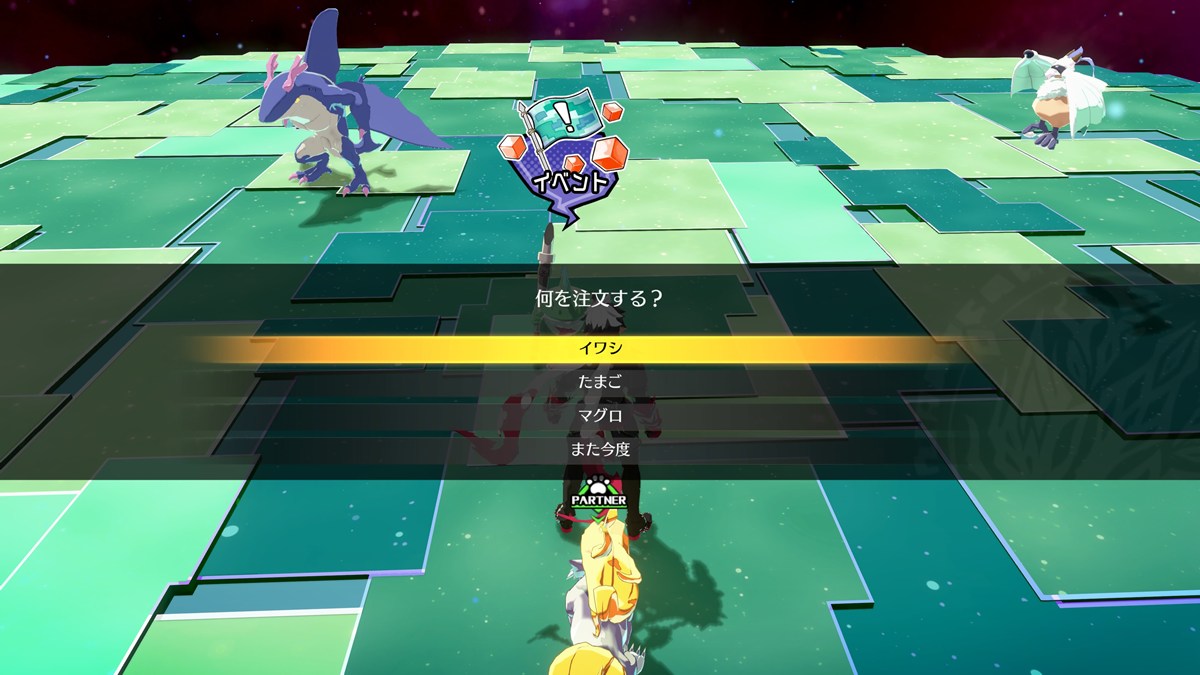Select たまご from the order list
1200x675 pixels.
click(600, 382)
